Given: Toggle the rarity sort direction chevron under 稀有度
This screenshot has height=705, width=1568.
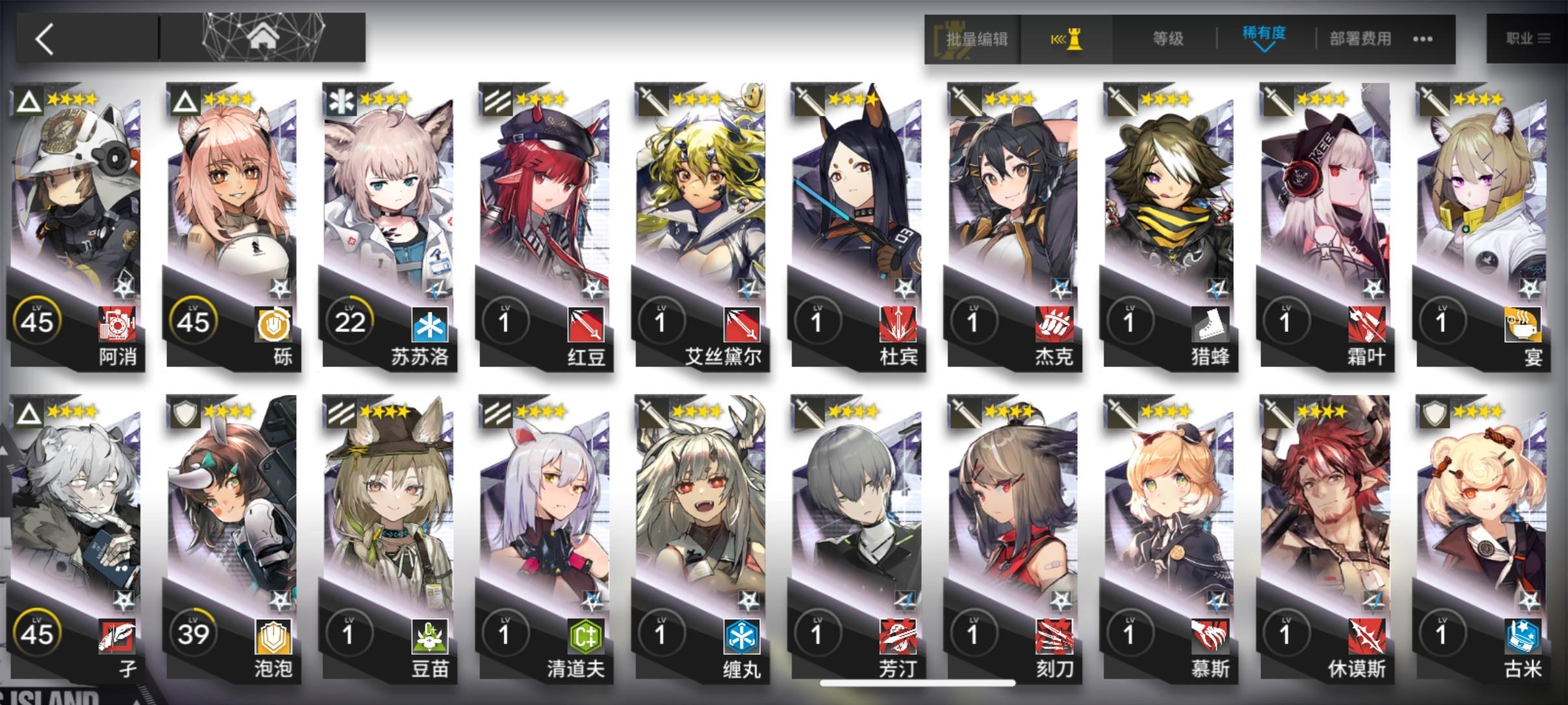Looking at the screenshot, I should [1264, 49].
